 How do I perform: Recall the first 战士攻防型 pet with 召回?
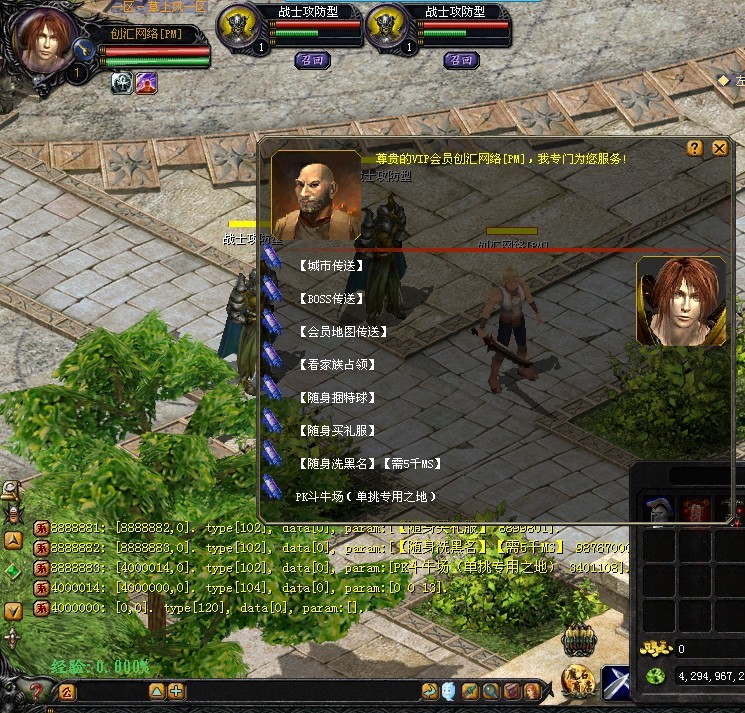pyautogui.click(x=312, y=60)
